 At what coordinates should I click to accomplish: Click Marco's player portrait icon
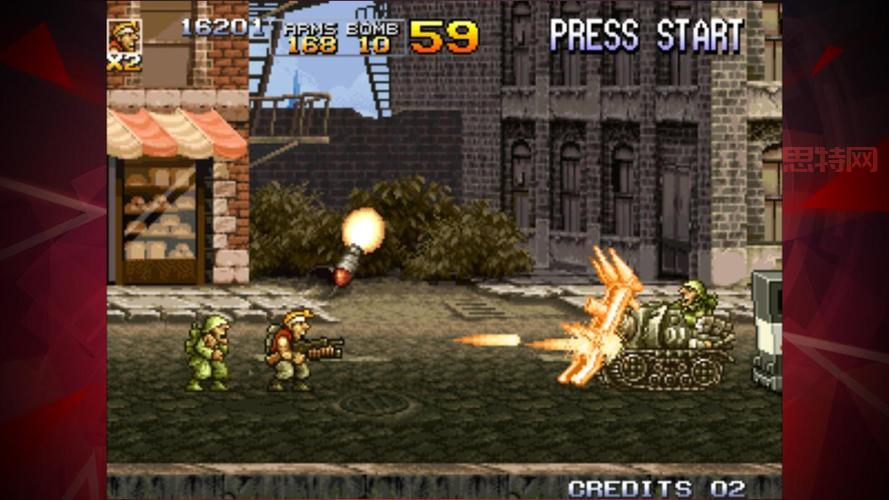(x=124, y=35)
